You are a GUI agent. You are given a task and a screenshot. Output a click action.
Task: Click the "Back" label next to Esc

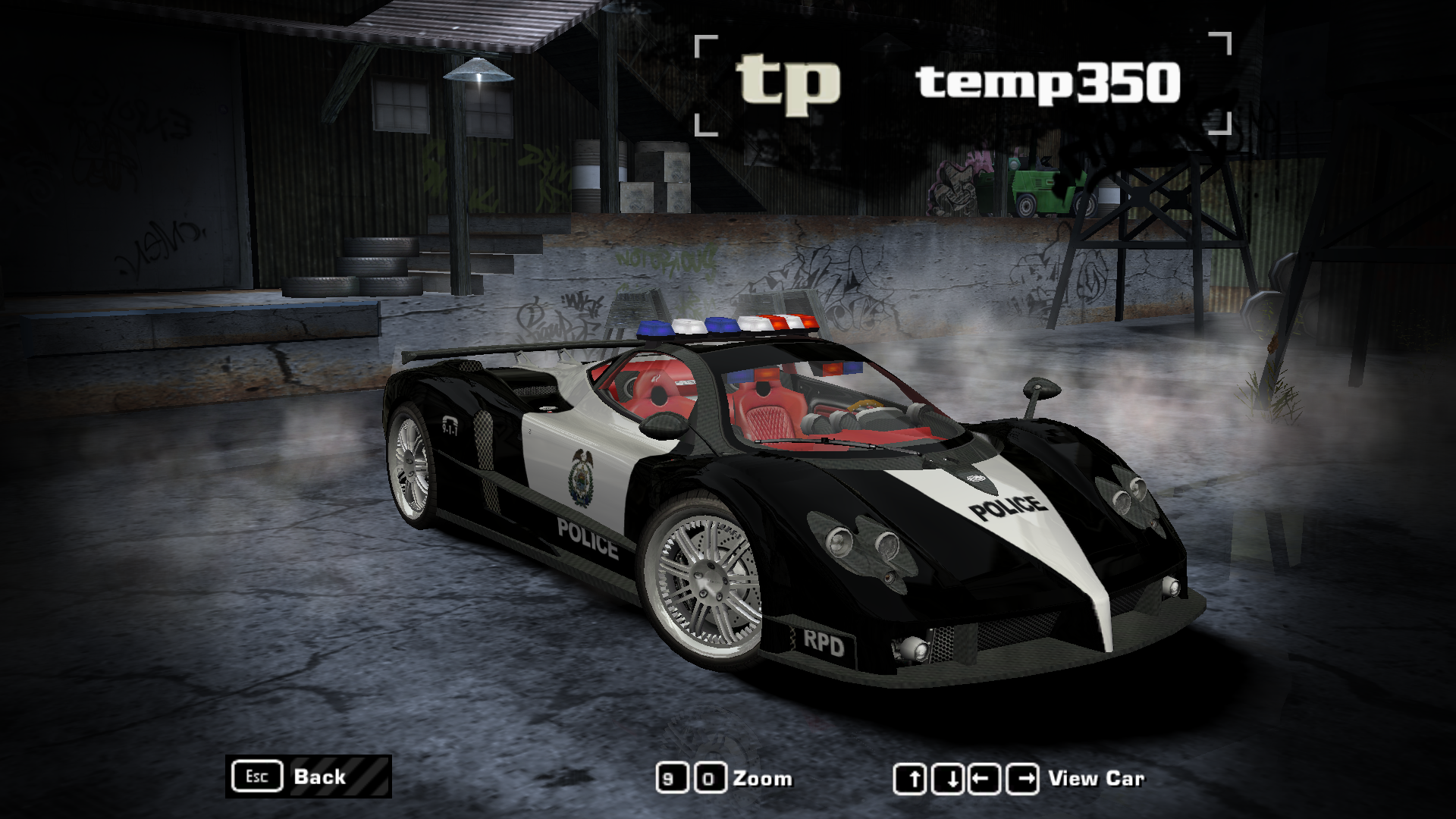click(x=318, y=777)
